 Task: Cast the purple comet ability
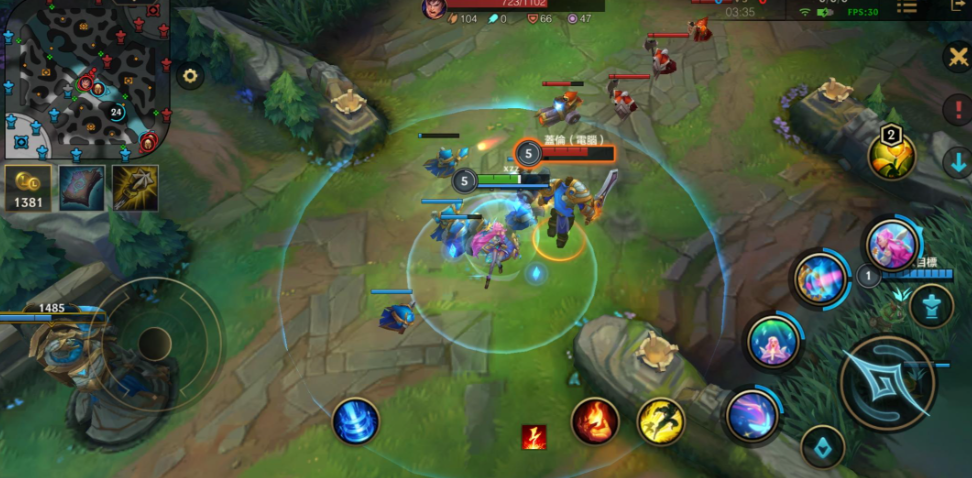[752, 415]
